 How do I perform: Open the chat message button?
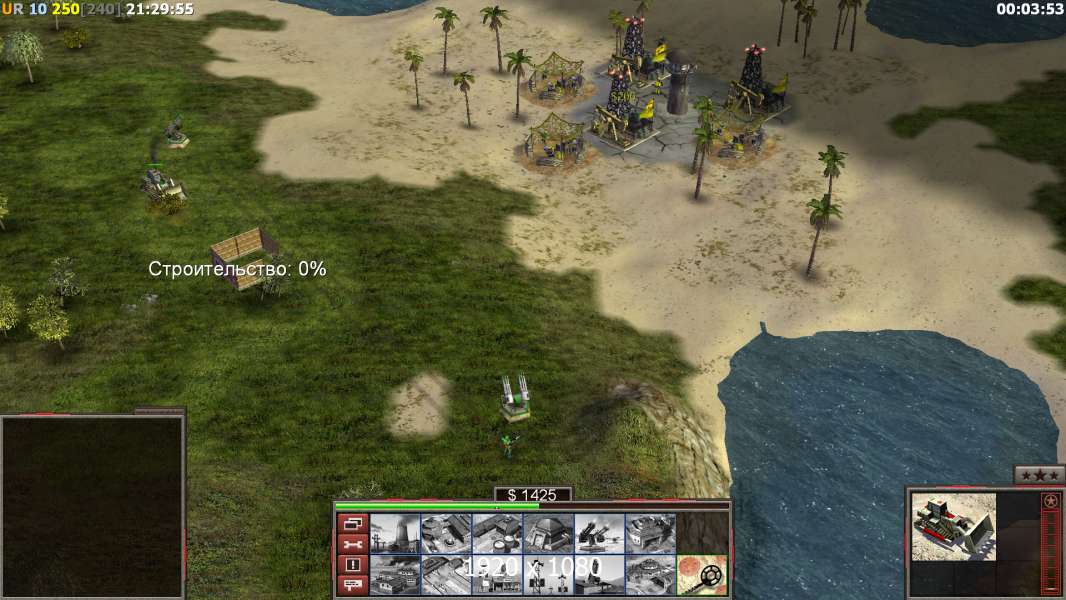click(x=352, y=584)
